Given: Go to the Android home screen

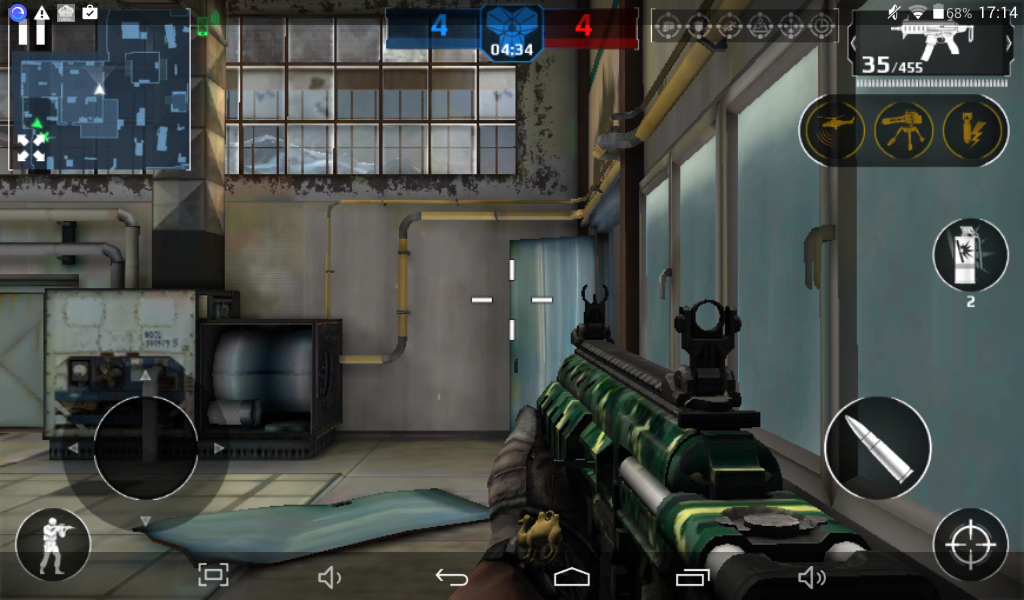Looking at the screenshot, I should (571, 577).
